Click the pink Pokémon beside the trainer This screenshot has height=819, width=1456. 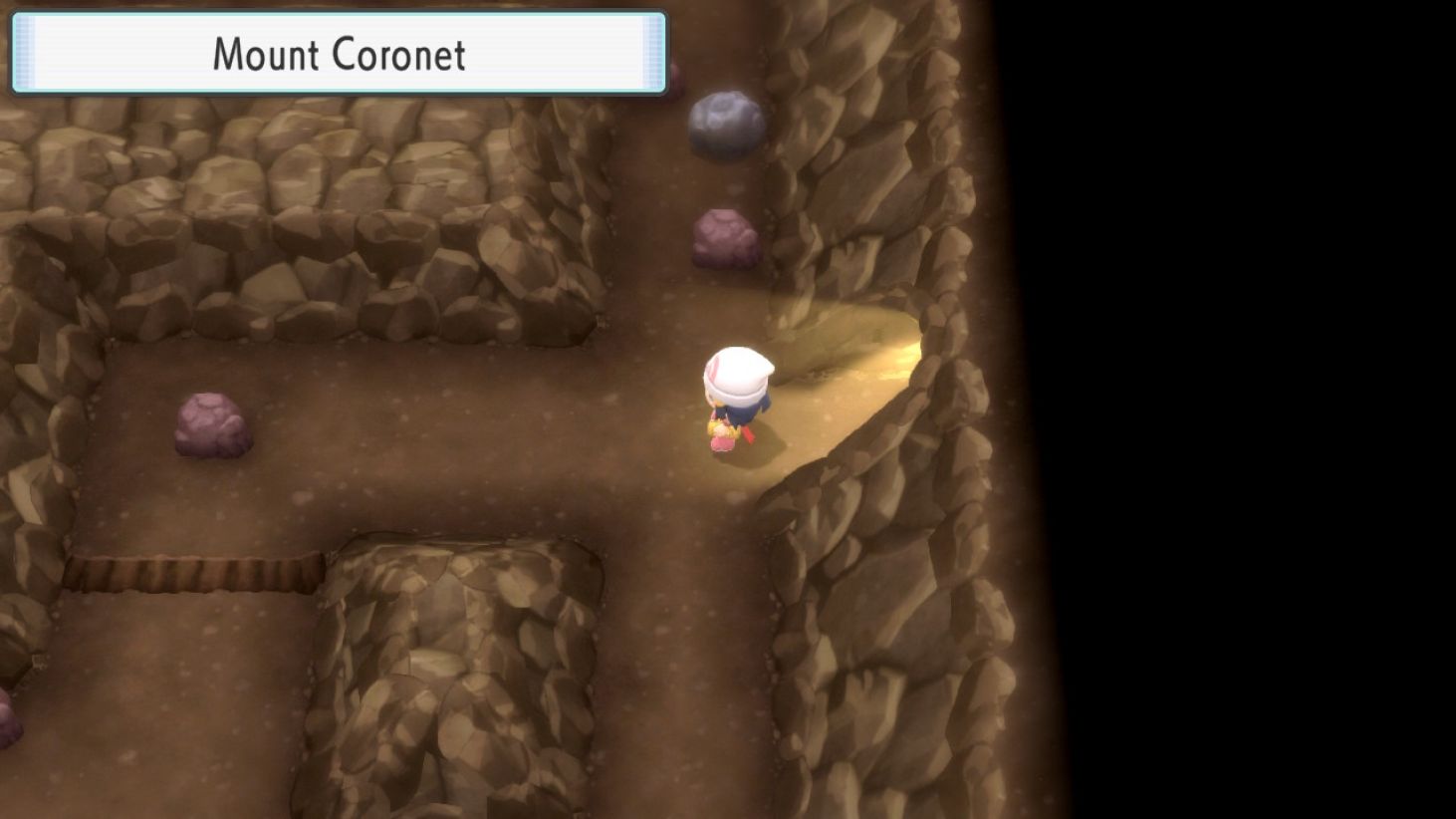point(721,440)
